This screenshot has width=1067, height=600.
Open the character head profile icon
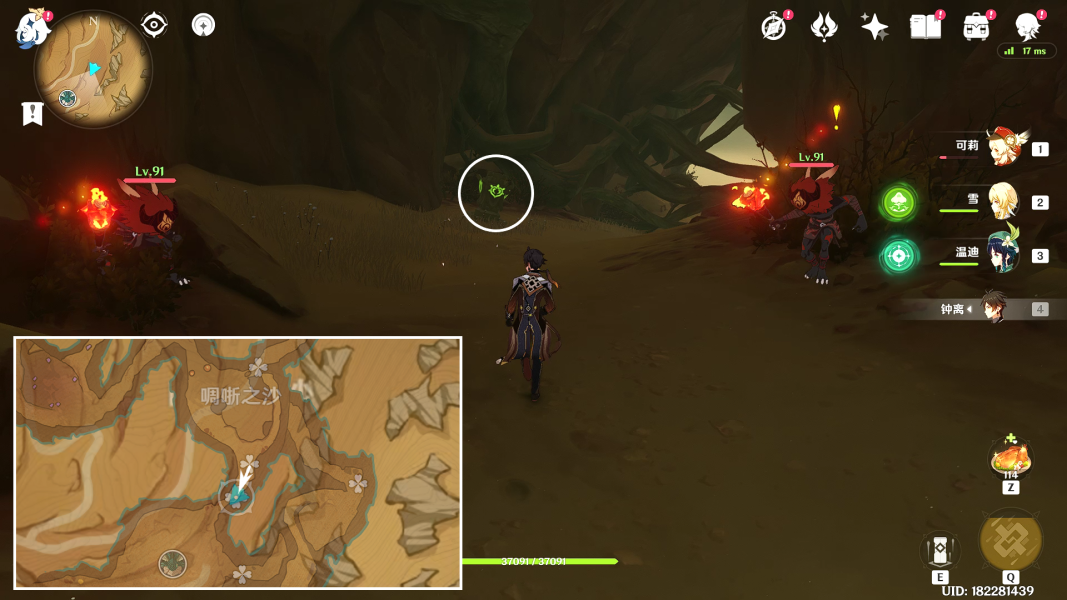click(x=1028, y=26)
